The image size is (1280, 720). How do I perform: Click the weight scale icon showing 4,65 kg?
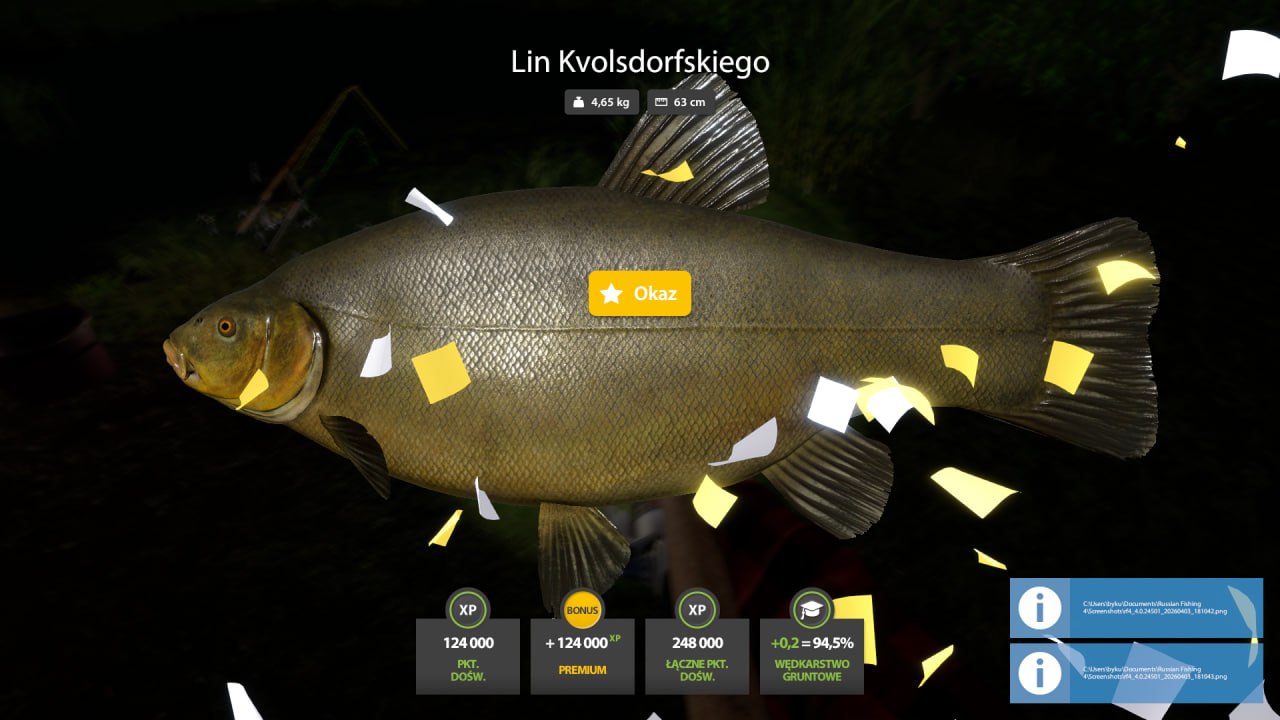578,101
